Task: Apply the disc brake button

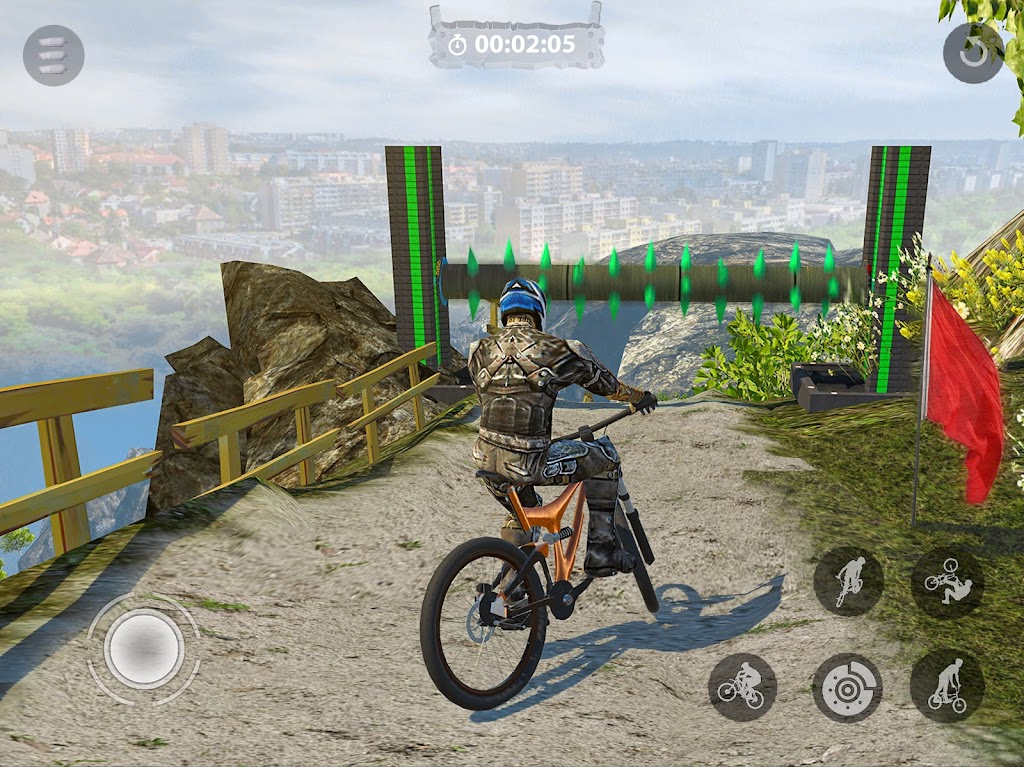Action: point(847,688)
